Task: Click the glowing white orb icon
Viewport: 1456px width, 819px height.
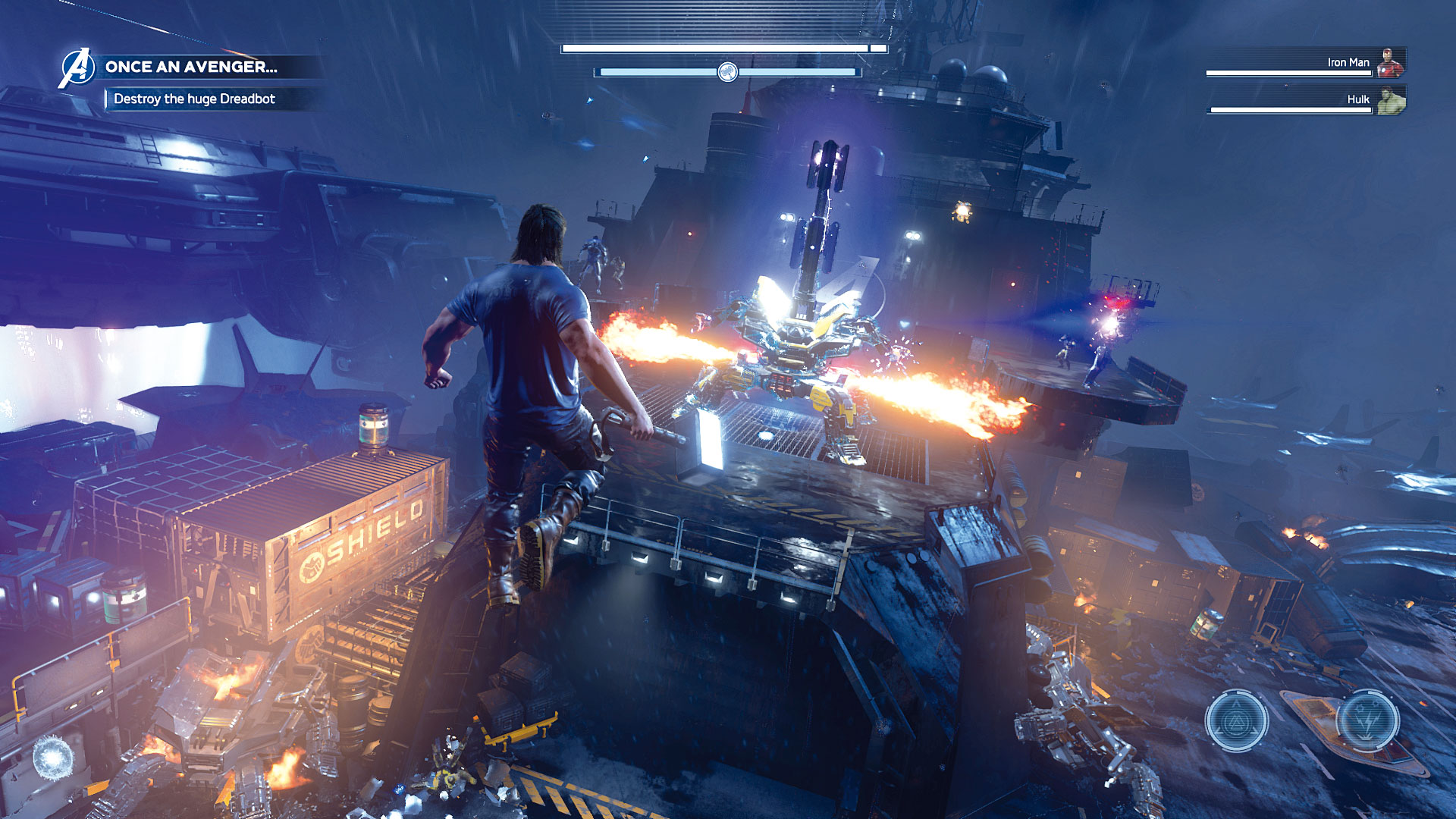Action: (x=54, y=756)
